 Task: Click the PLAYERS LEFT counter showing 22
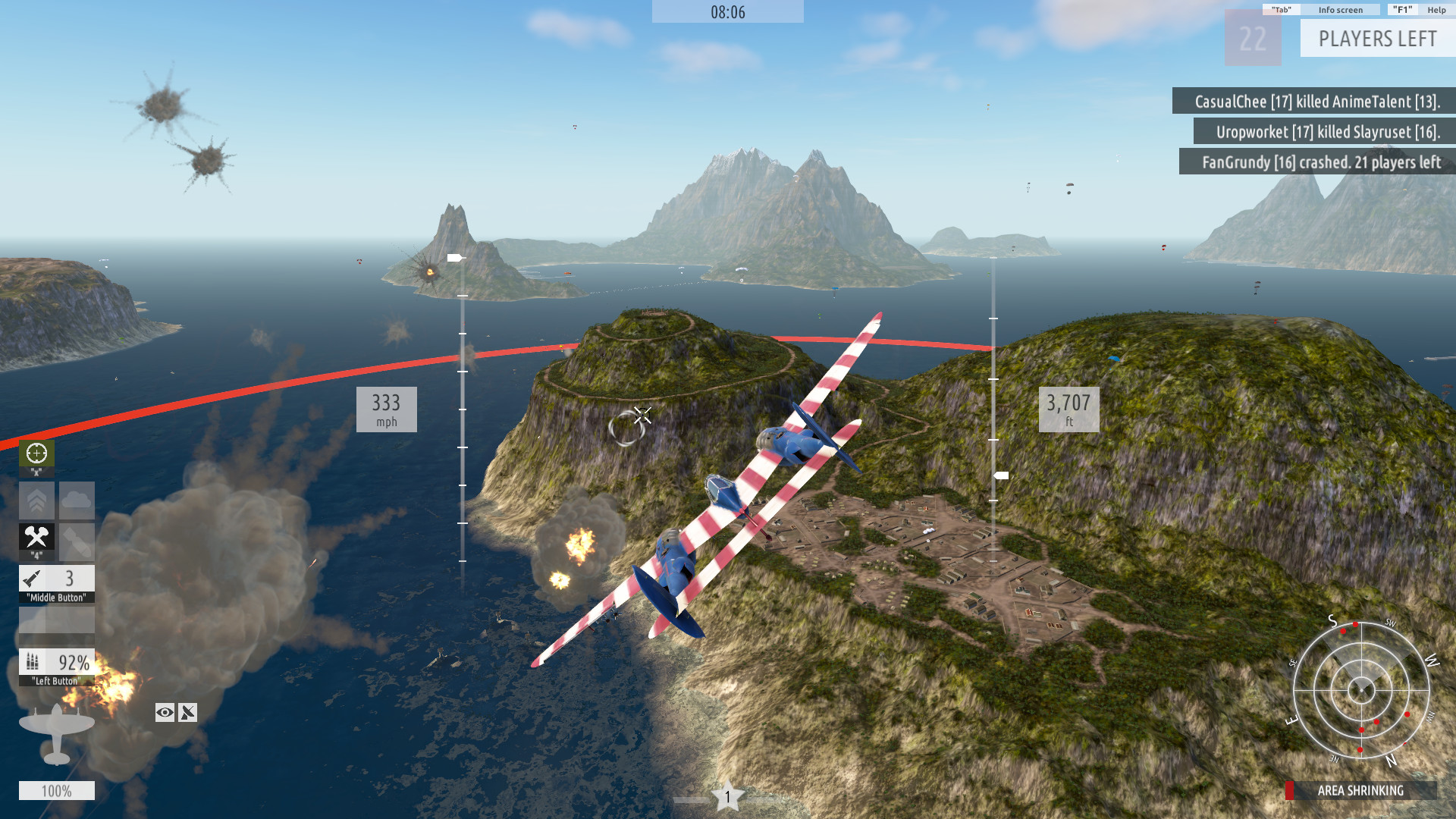tap(1253, 38)
